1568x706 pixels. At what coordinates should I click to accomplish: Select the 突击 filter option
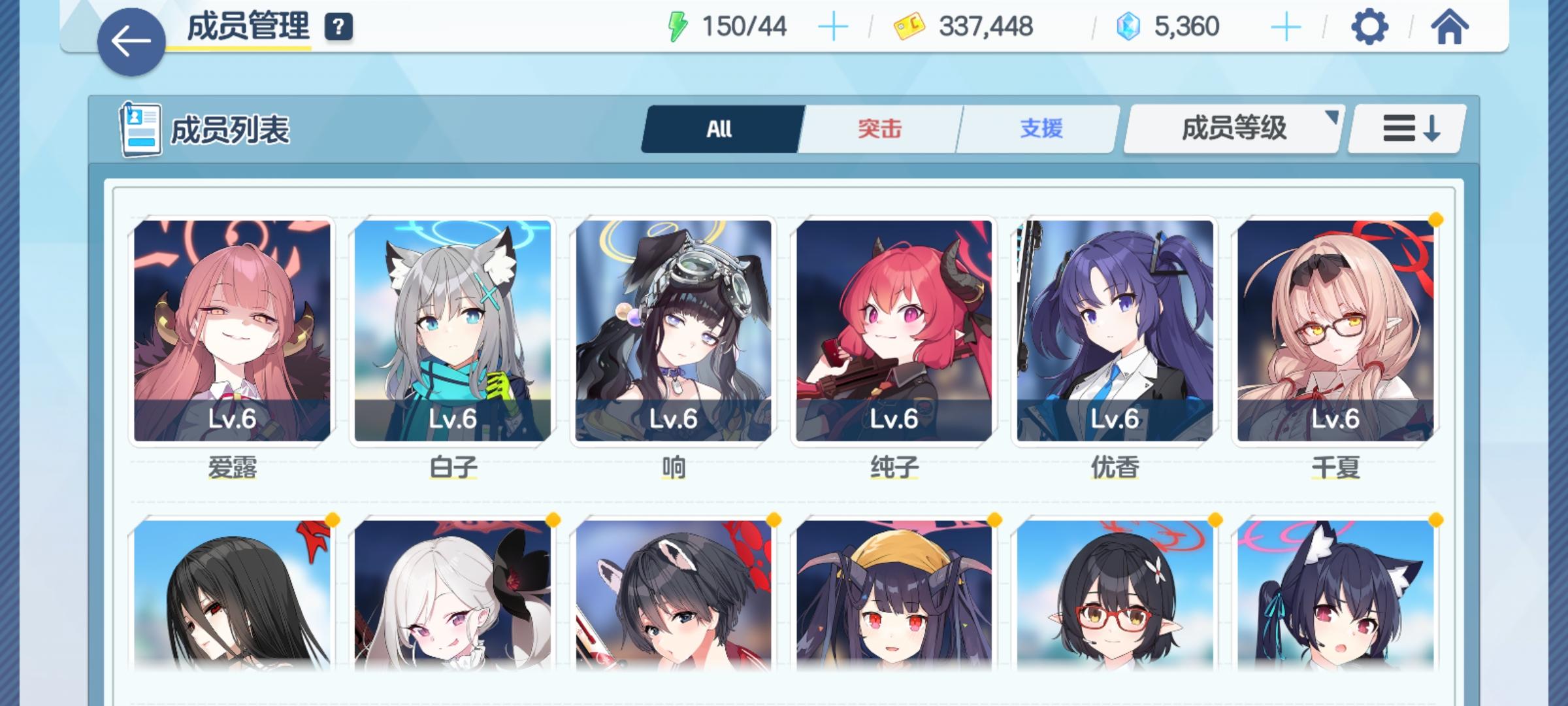(879, 129)
